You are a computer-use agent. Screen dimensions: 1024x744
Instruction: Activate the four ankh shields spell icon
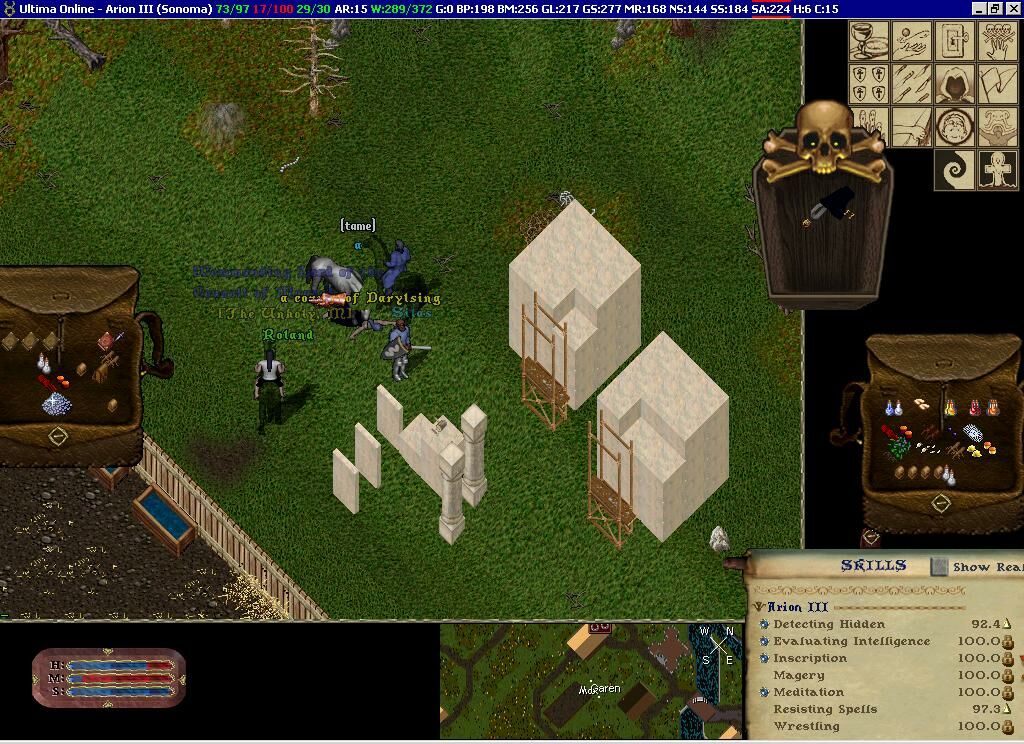click(x=868, y=84)
